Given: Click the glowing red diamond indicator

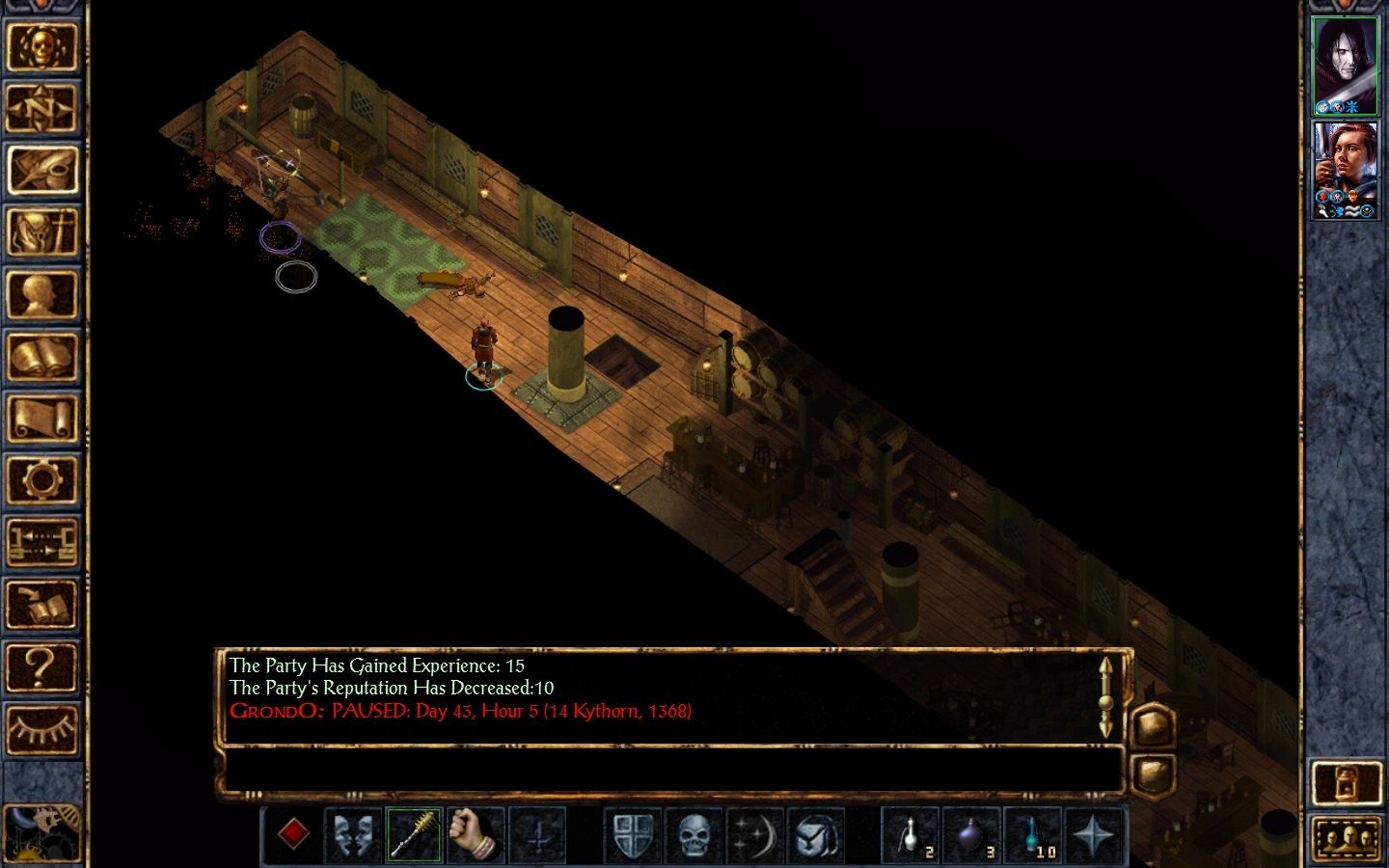Looking at the screenshot, I should coord(294,835).
